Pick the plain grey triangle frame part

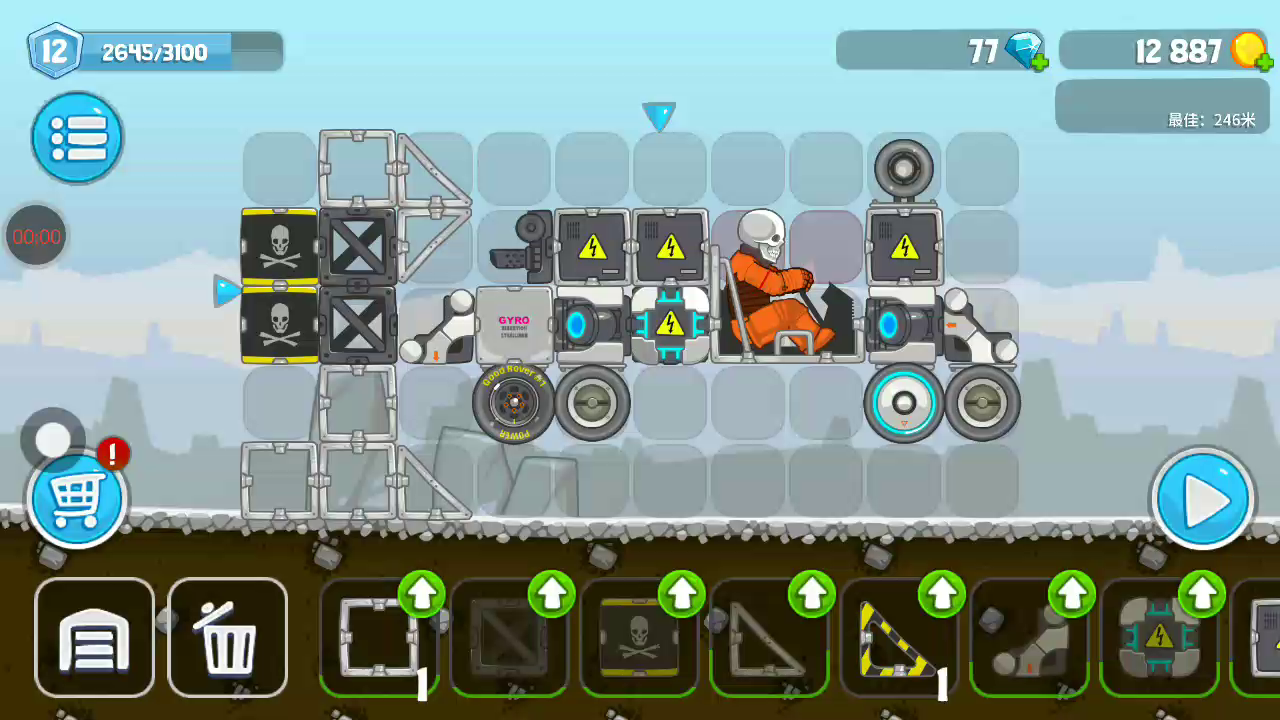point(768,640)
